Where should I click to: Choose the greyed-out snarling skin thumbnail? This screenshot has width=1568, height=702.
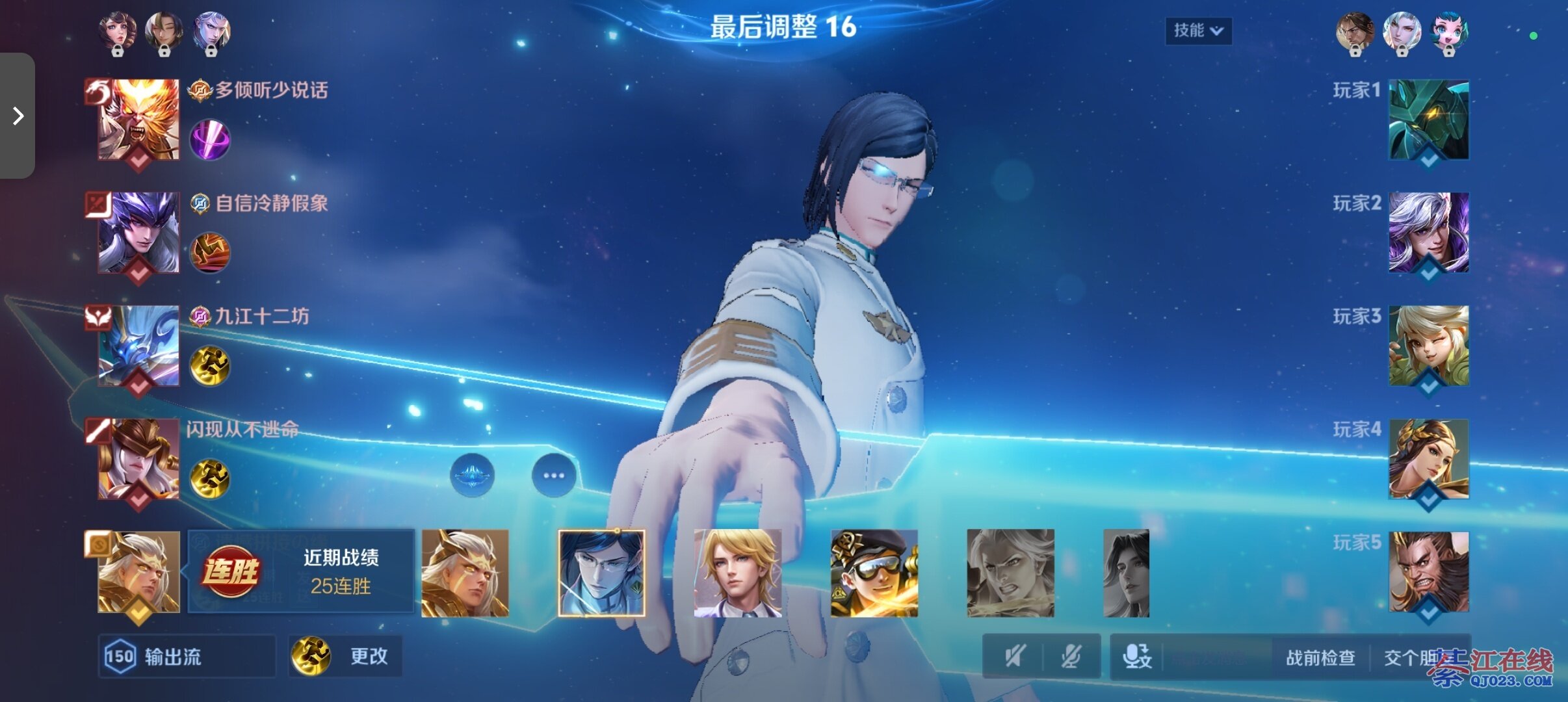1010,573
